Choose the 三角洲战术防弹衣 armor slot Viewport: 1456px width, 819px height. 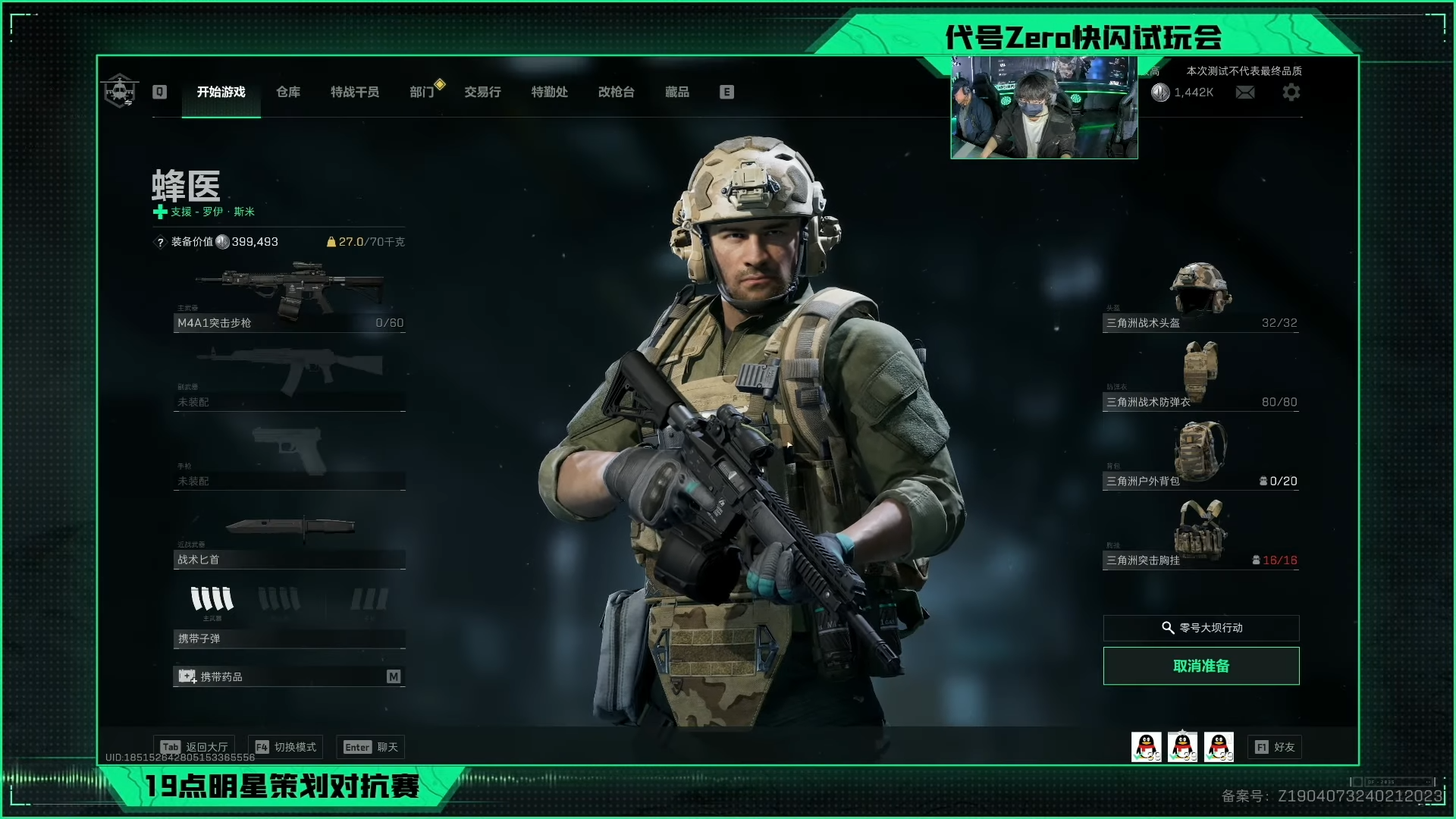[1200, 377]
